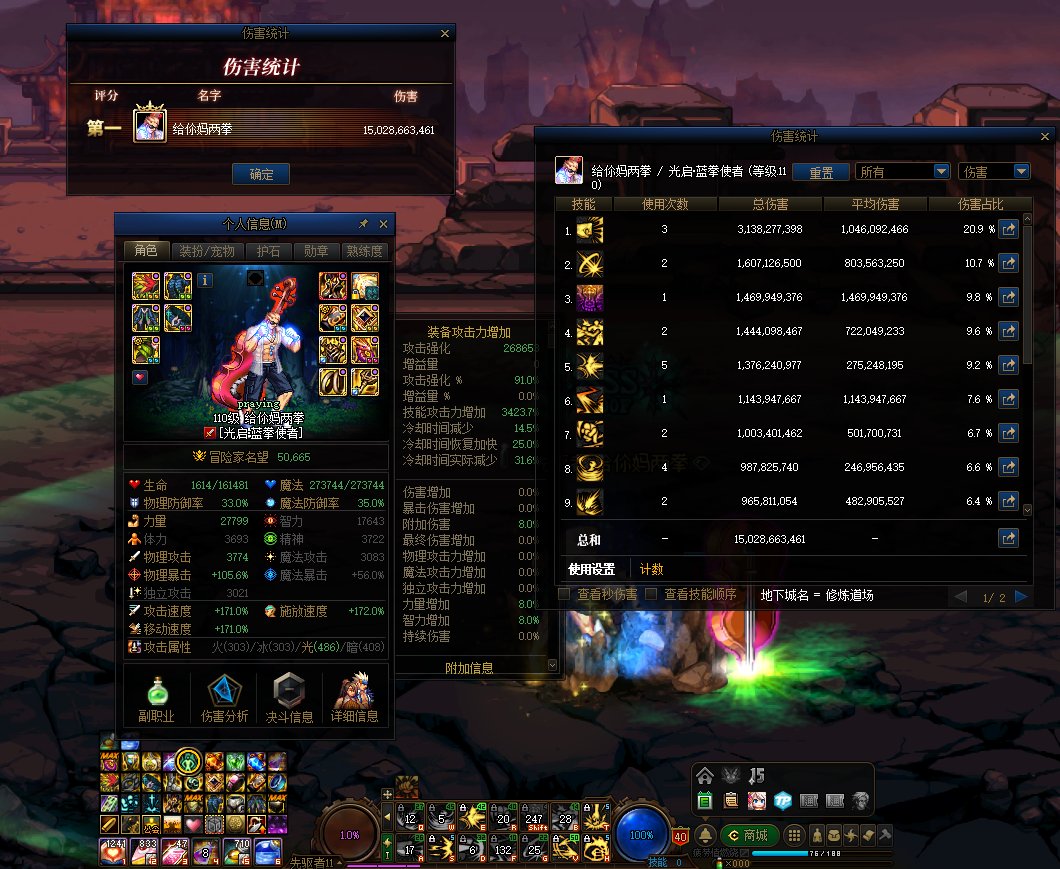Image resolution: width=1060 pixels, height=869 pixels.
Task: Select the 勋章 tab
Action: coord(316,251)
